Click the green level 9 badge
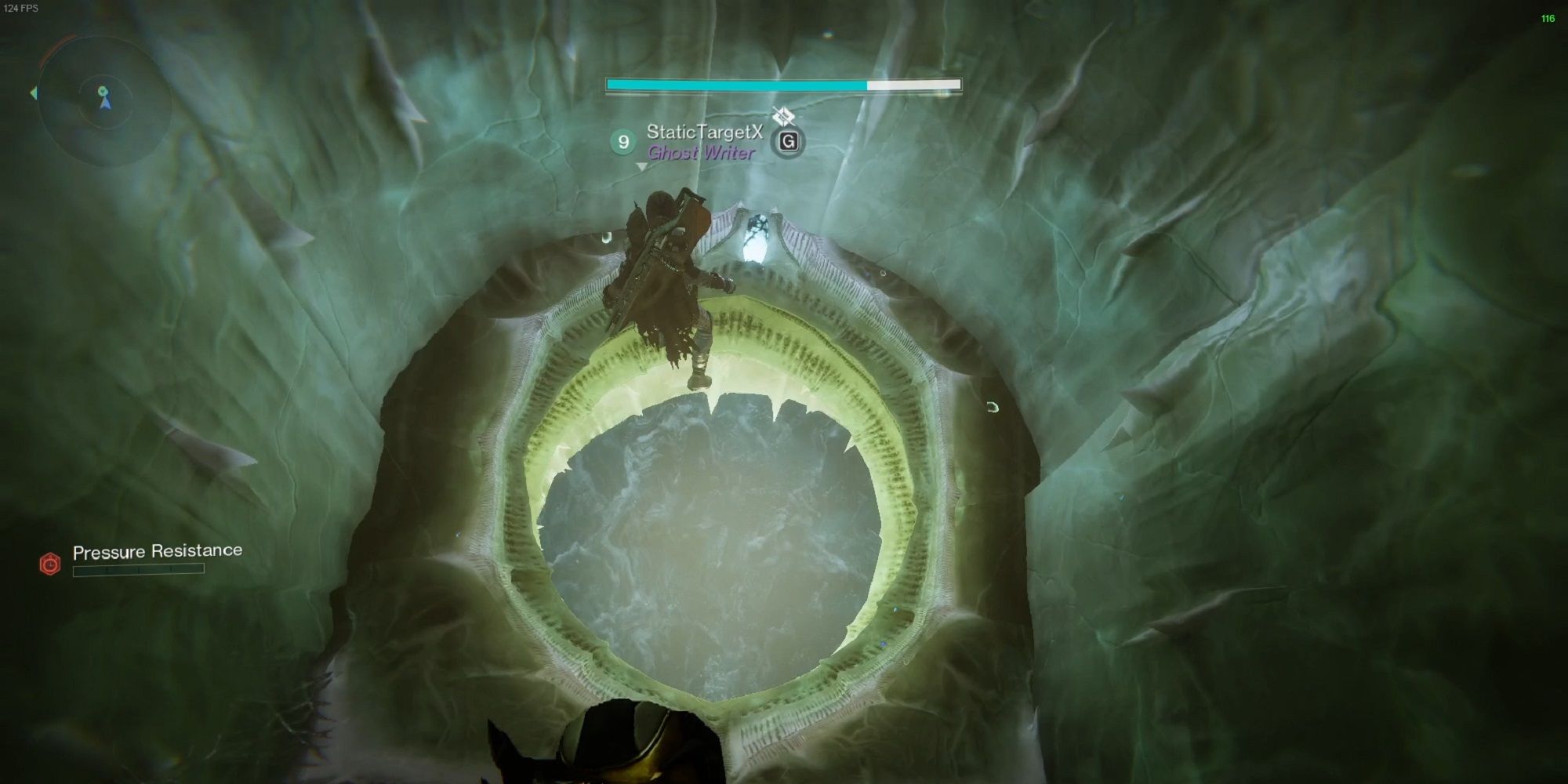1568x784 pixels. 622,141
